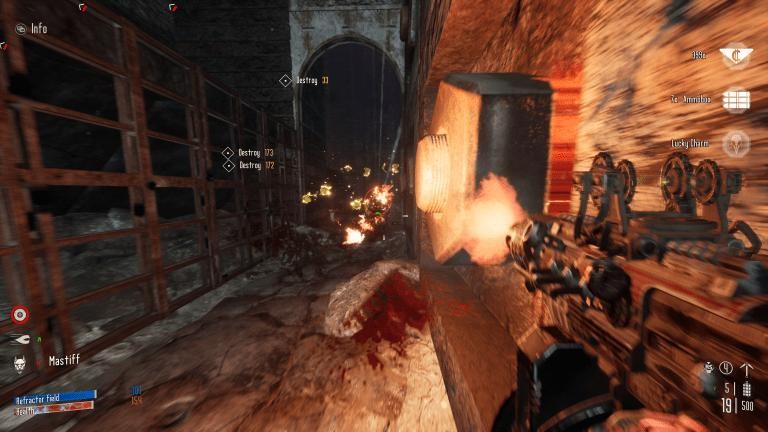Image resolution: width=768 pixels, height=432 pixels.
Task: Activate the Lucky Charm icon
Action: [x=736, y=144]
